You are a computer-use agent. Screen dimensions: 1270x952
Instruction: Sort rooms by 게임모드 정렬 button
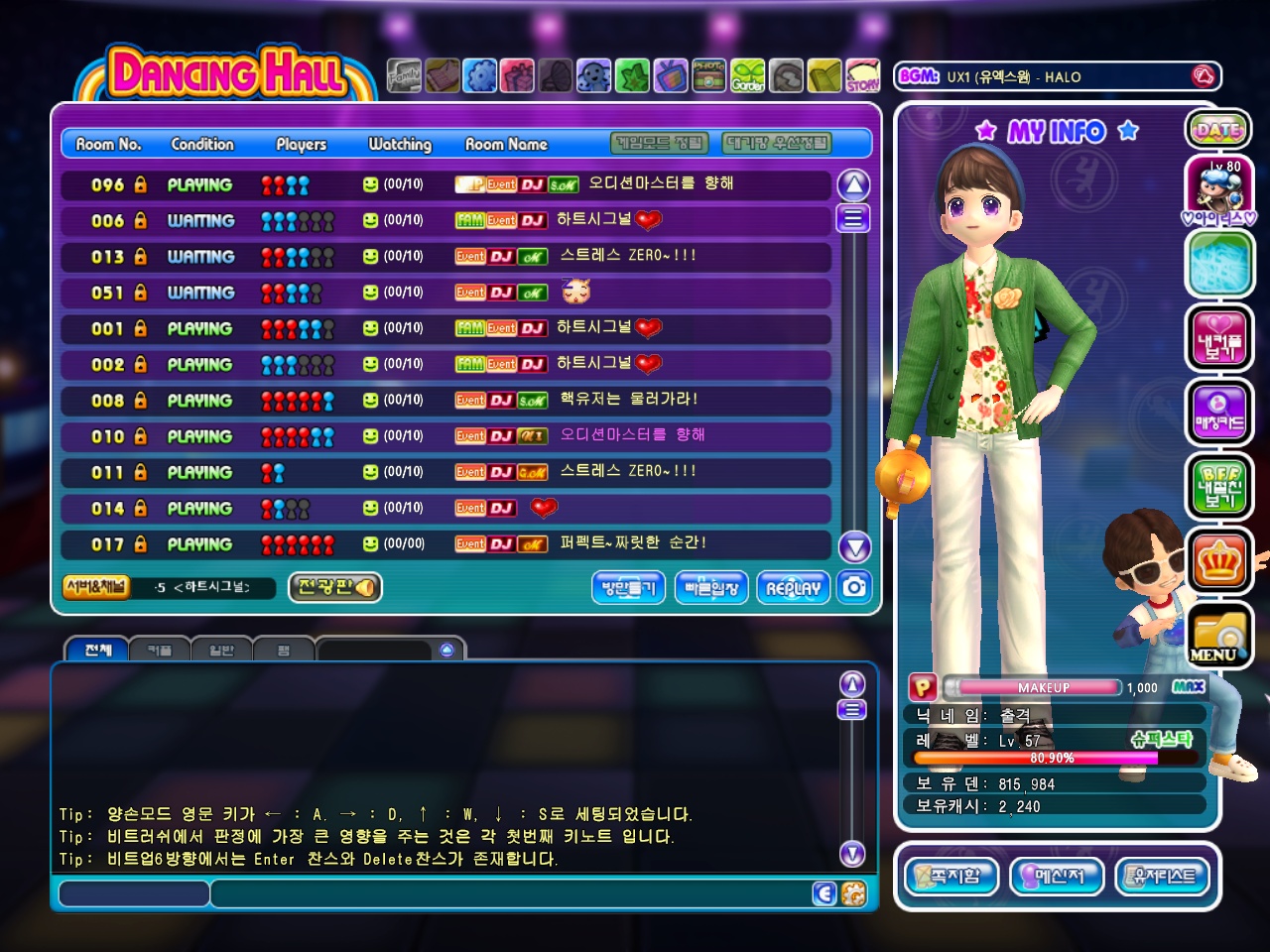tap(660, 144)
